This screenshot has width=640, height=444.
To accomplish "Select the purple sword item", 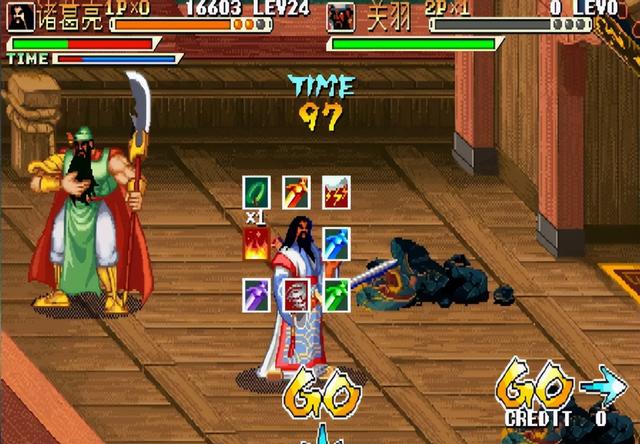I will click(x=257, y=295).
